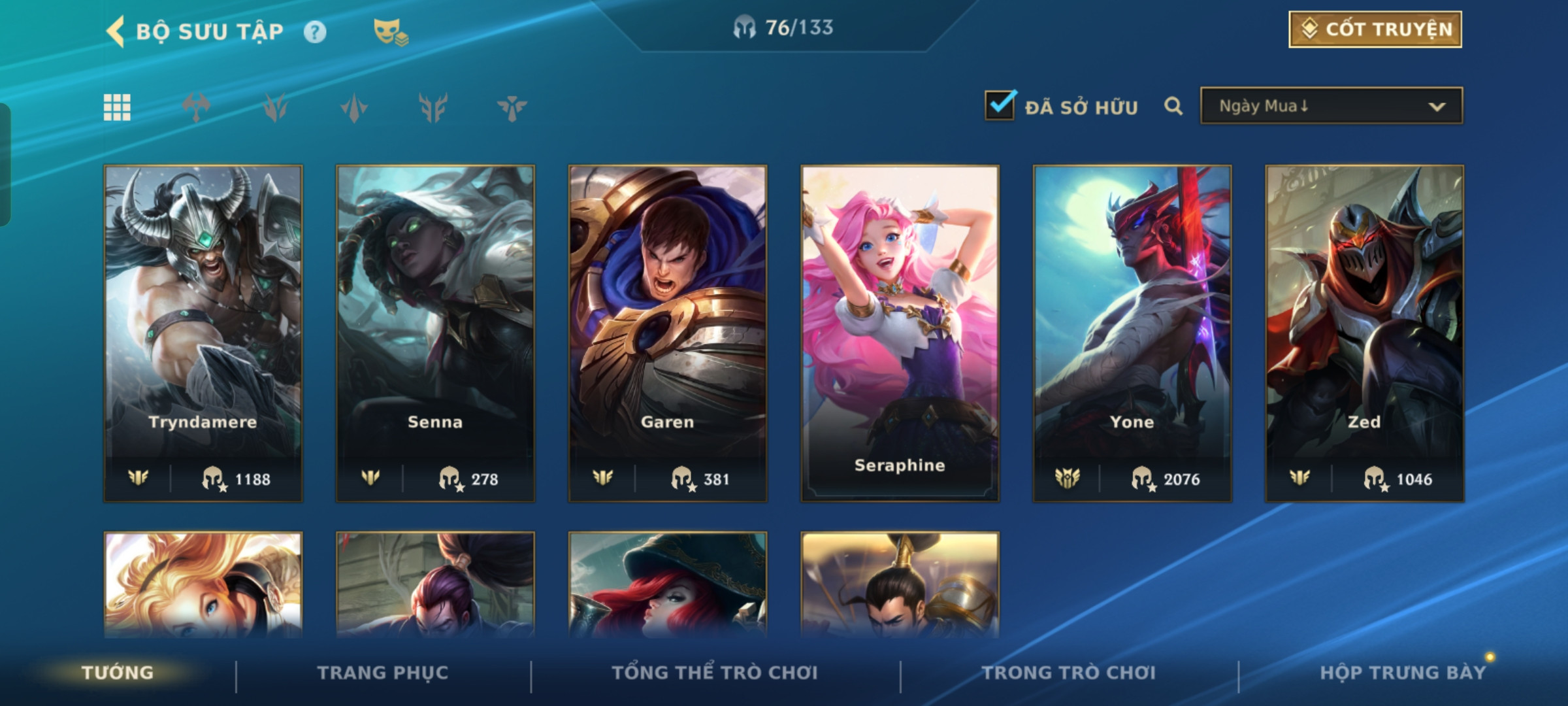The width and height of the screenshot is (1568, 706).
Task: Open the Cốt Truyện button
Action: coord(1375,29)
